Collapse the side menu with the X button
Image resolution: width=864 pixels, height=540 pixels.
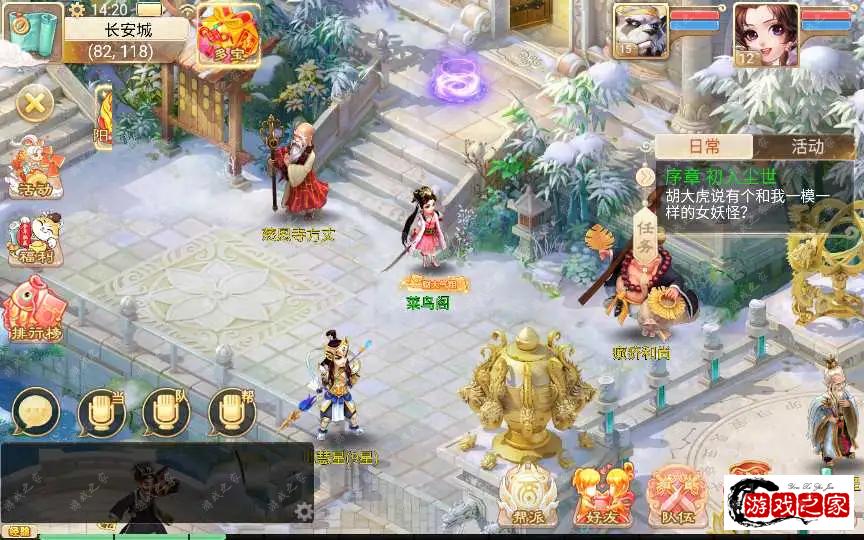[x=35, y=102]
